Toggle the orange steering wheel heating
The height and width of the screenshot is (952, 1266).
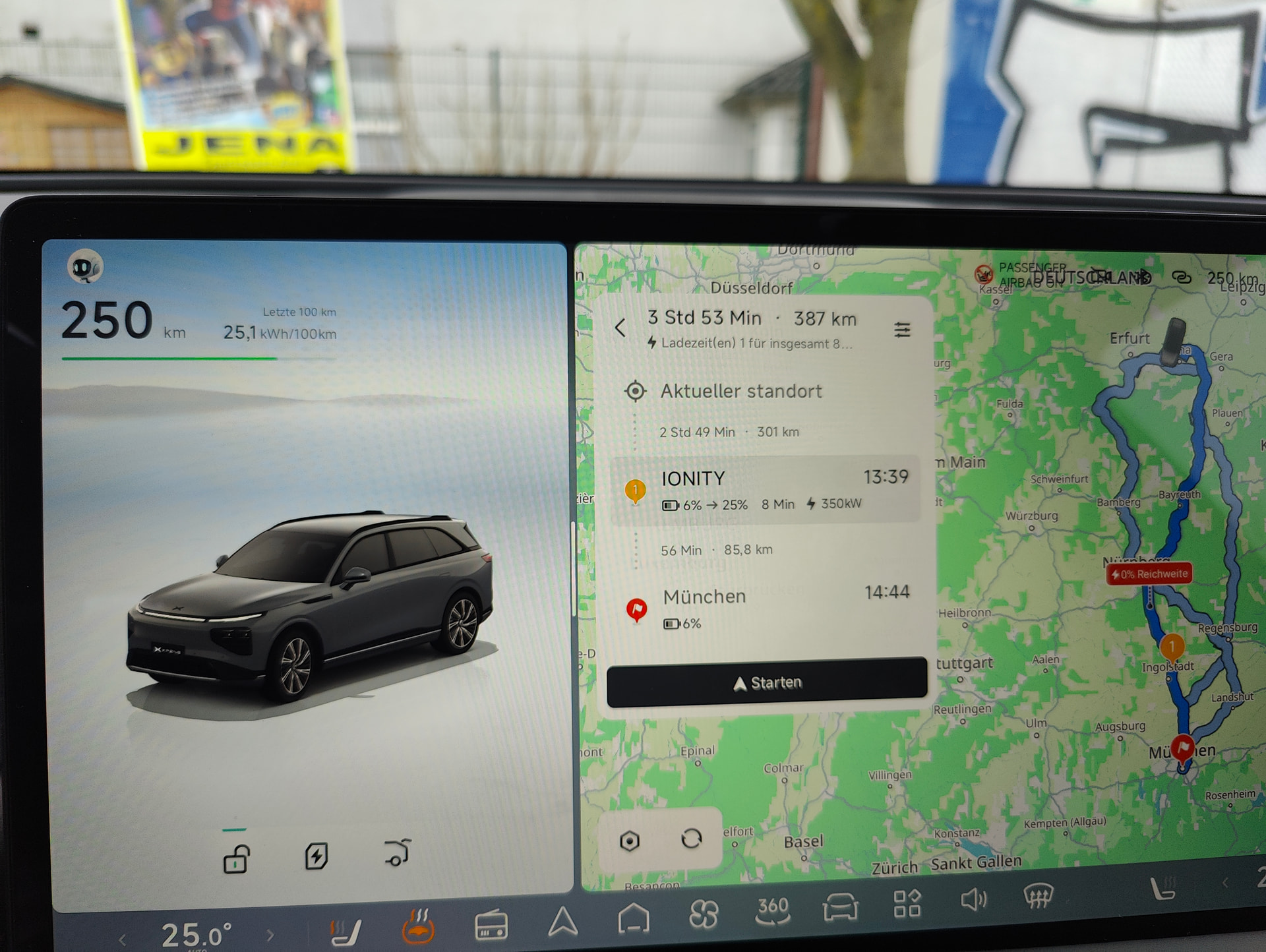(x=419, y=926)
